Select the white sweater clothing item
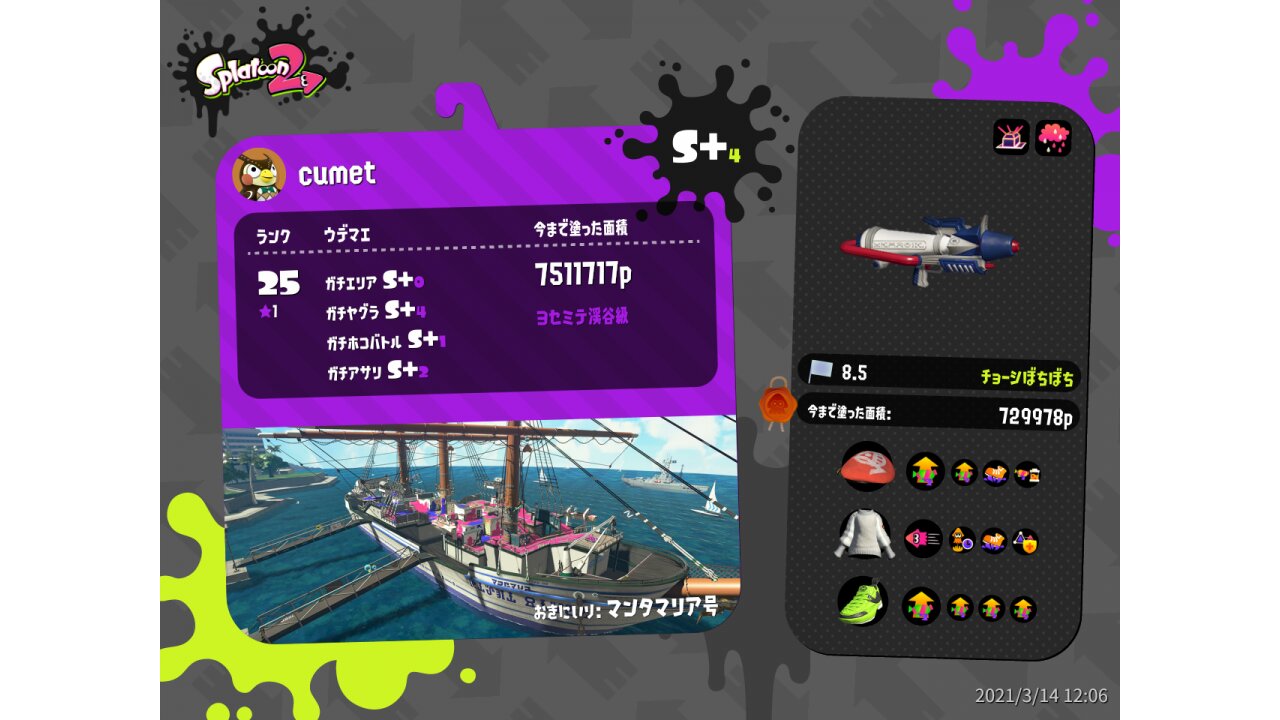Viewport: 1280px width, 720px height. point(864,536)
